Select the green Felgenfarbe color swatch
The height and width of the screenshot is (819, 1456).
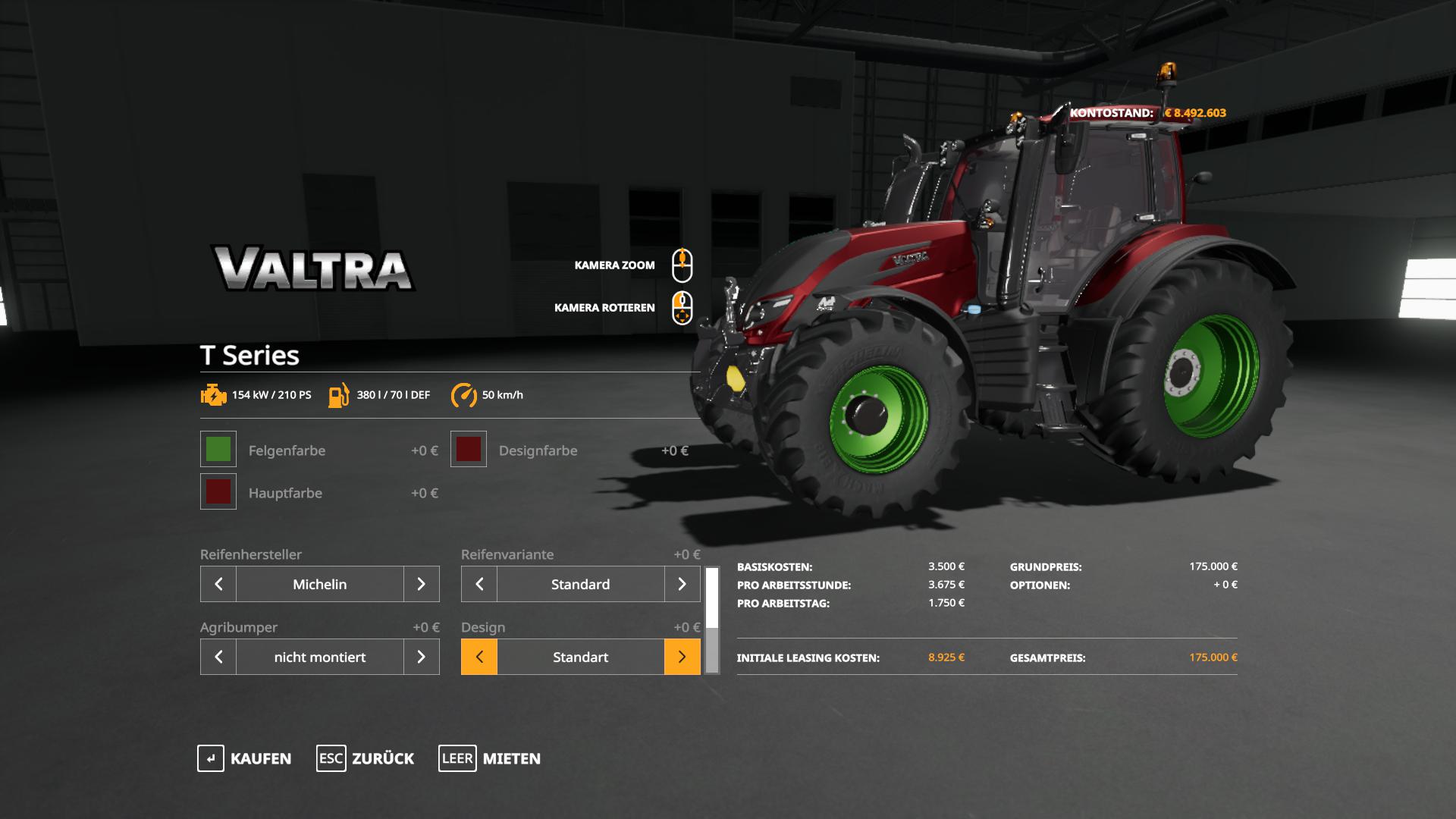[218, 450]
